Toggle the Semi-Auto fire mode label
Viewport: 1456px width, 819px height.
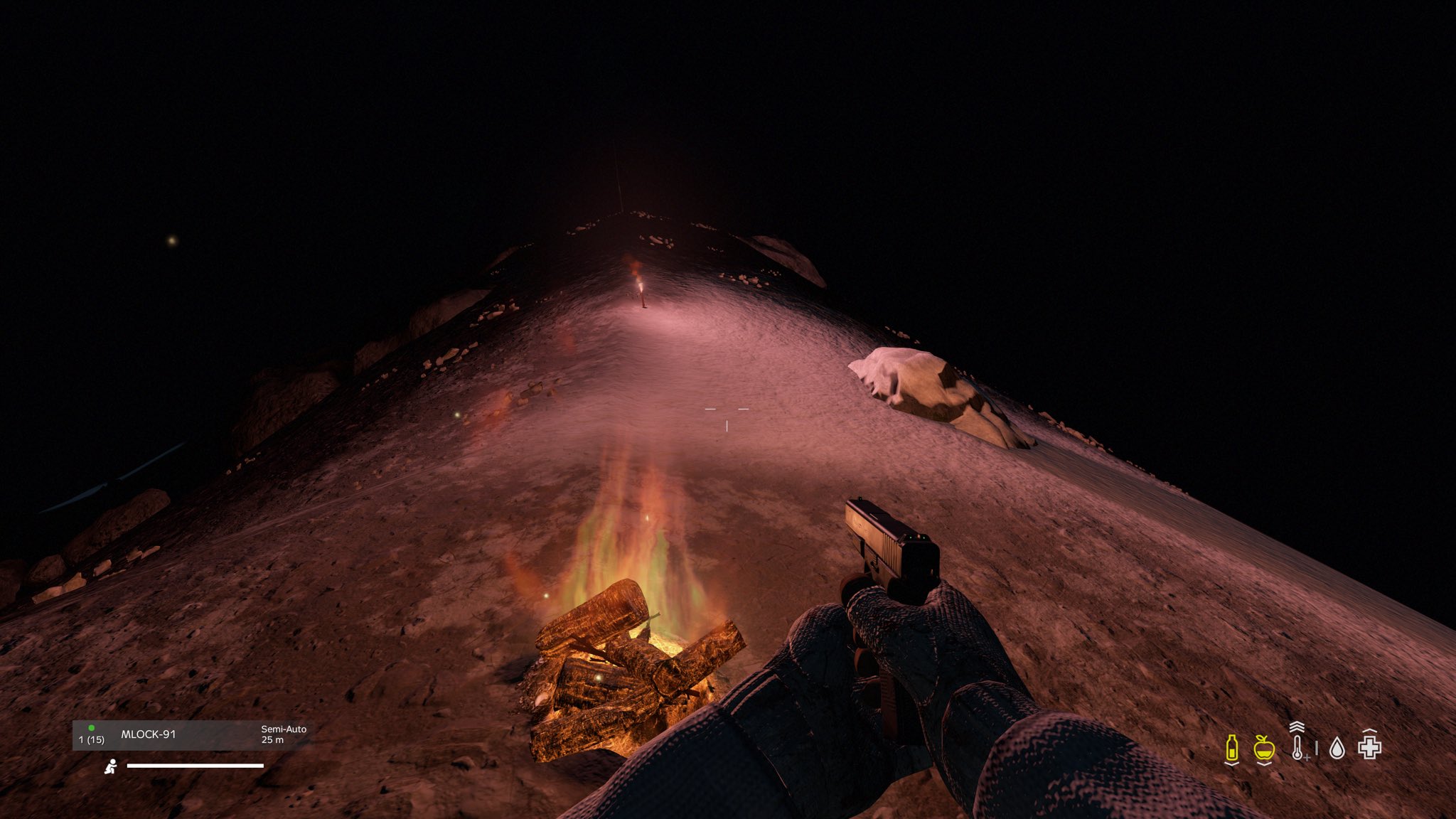[x=284, y=729]
